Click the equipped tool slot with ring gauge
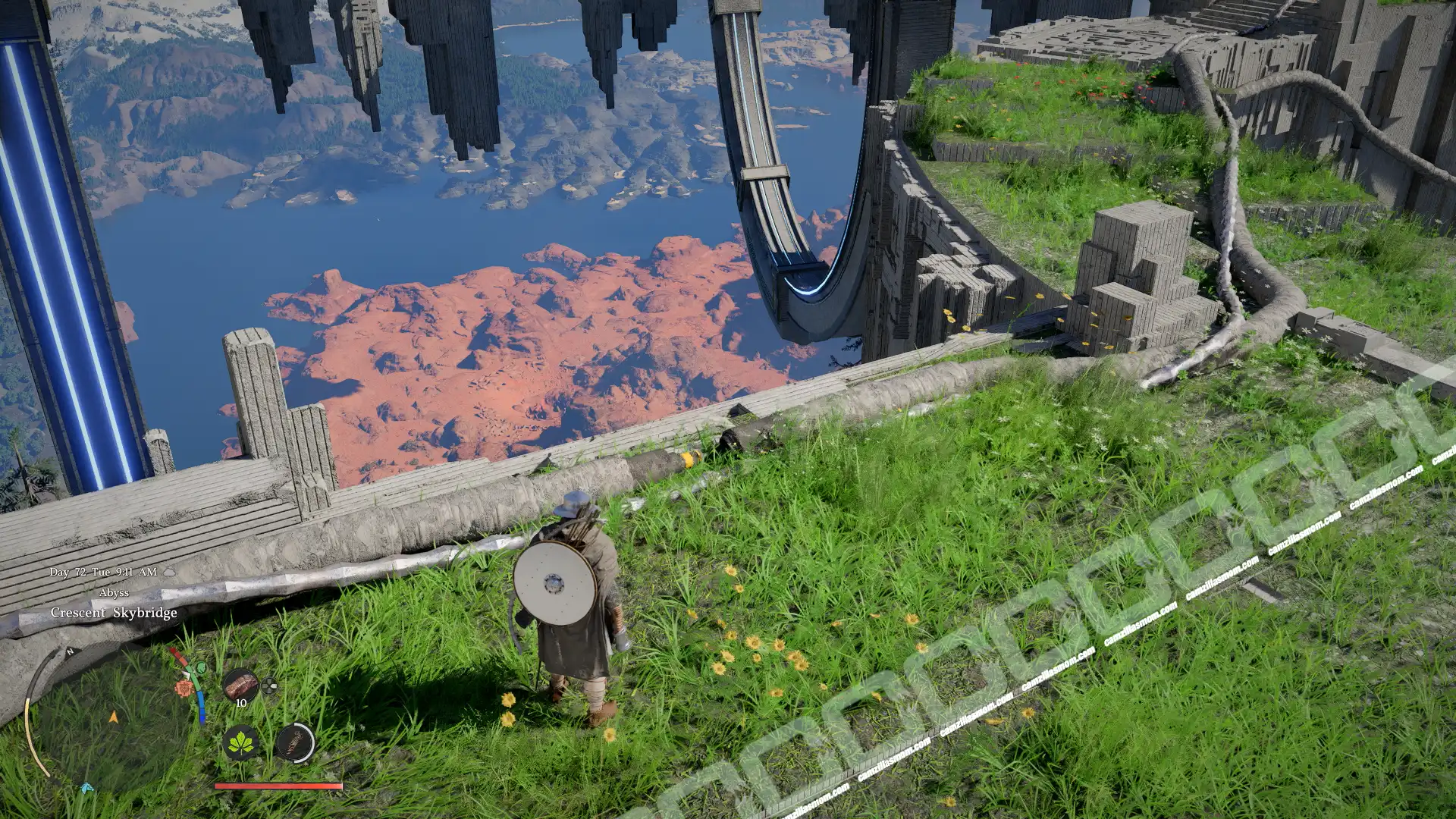Screen dimensions: 1456x819 [295, 742]
